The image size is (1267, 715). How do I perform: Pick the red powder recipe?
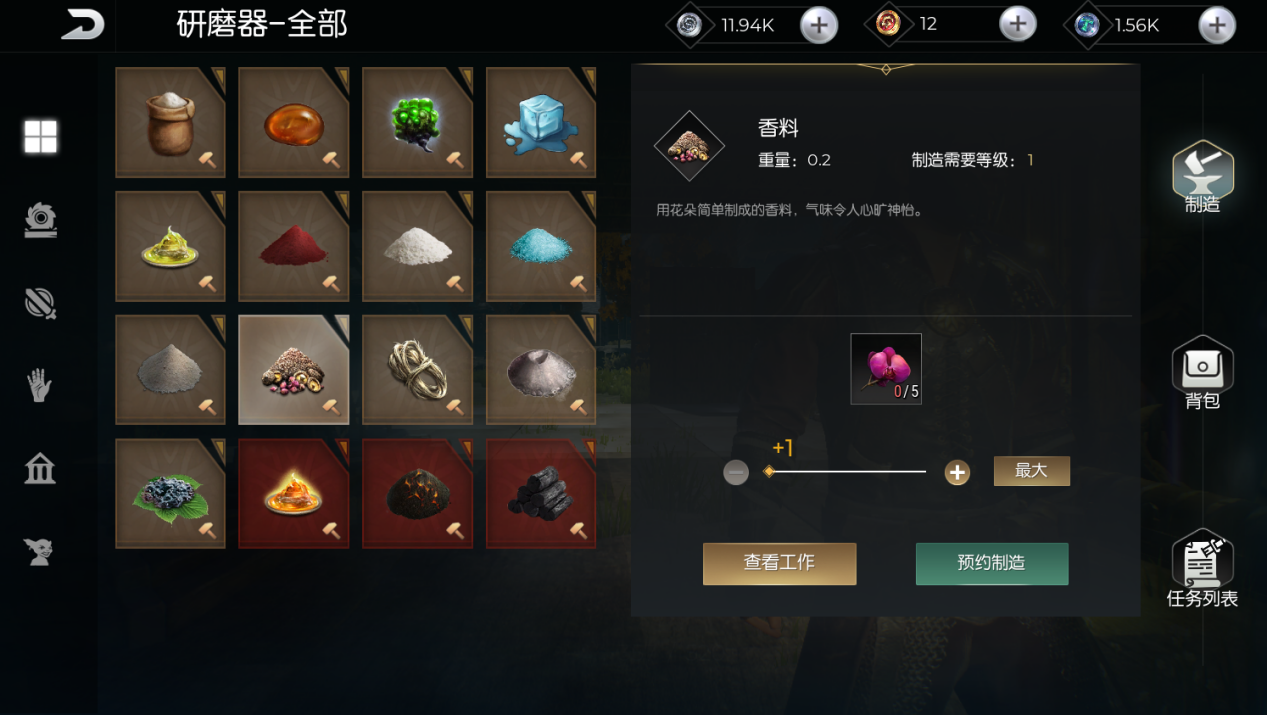click(x=293, y=246)
